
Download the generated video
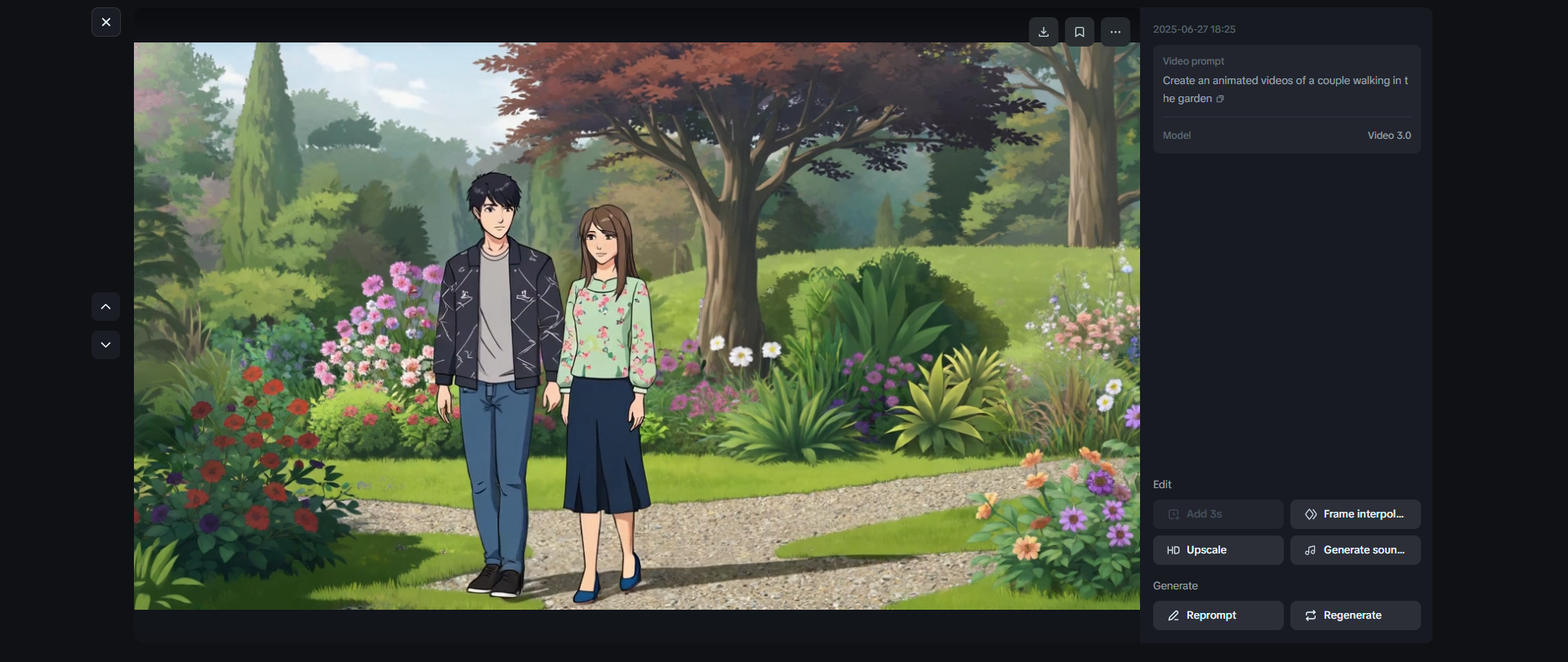point(1044,32)
